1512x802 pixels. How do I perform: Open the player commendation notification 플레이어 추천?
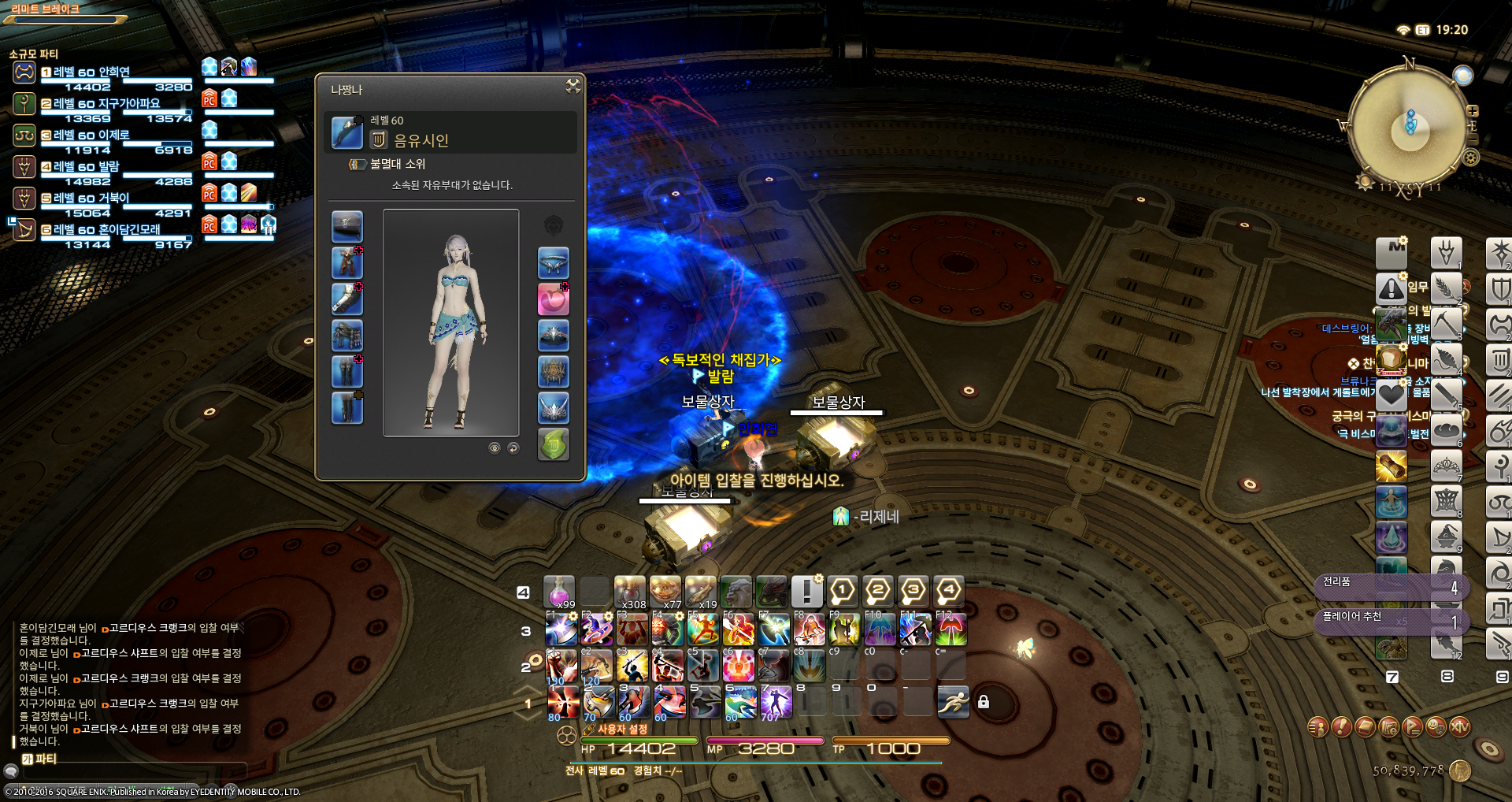coord(1391,621)
